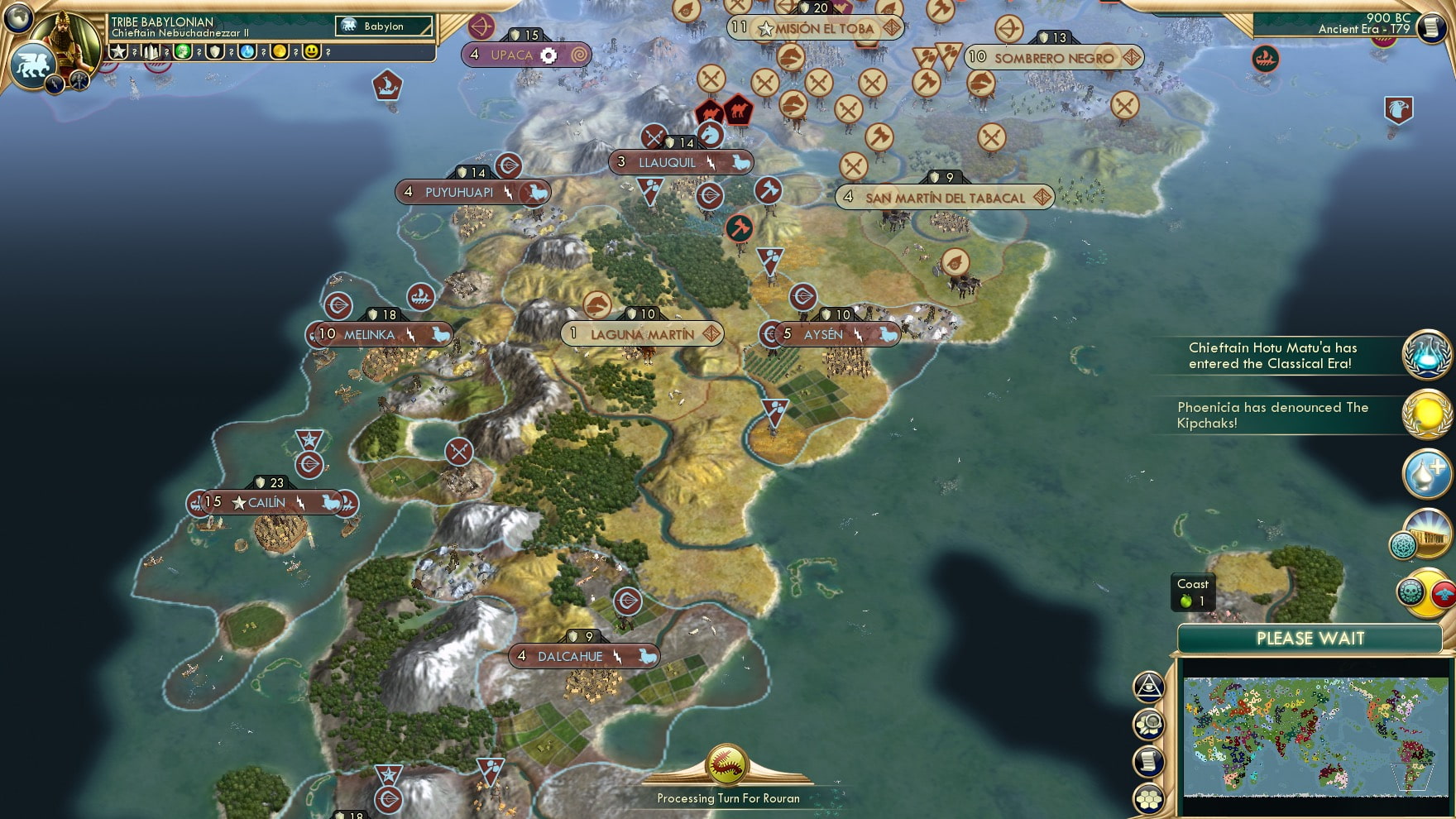Click the white star score icon
Image resolution: width=1456 pixels, height=819 pixels.
pyautogui.click(x=118, y=51)
